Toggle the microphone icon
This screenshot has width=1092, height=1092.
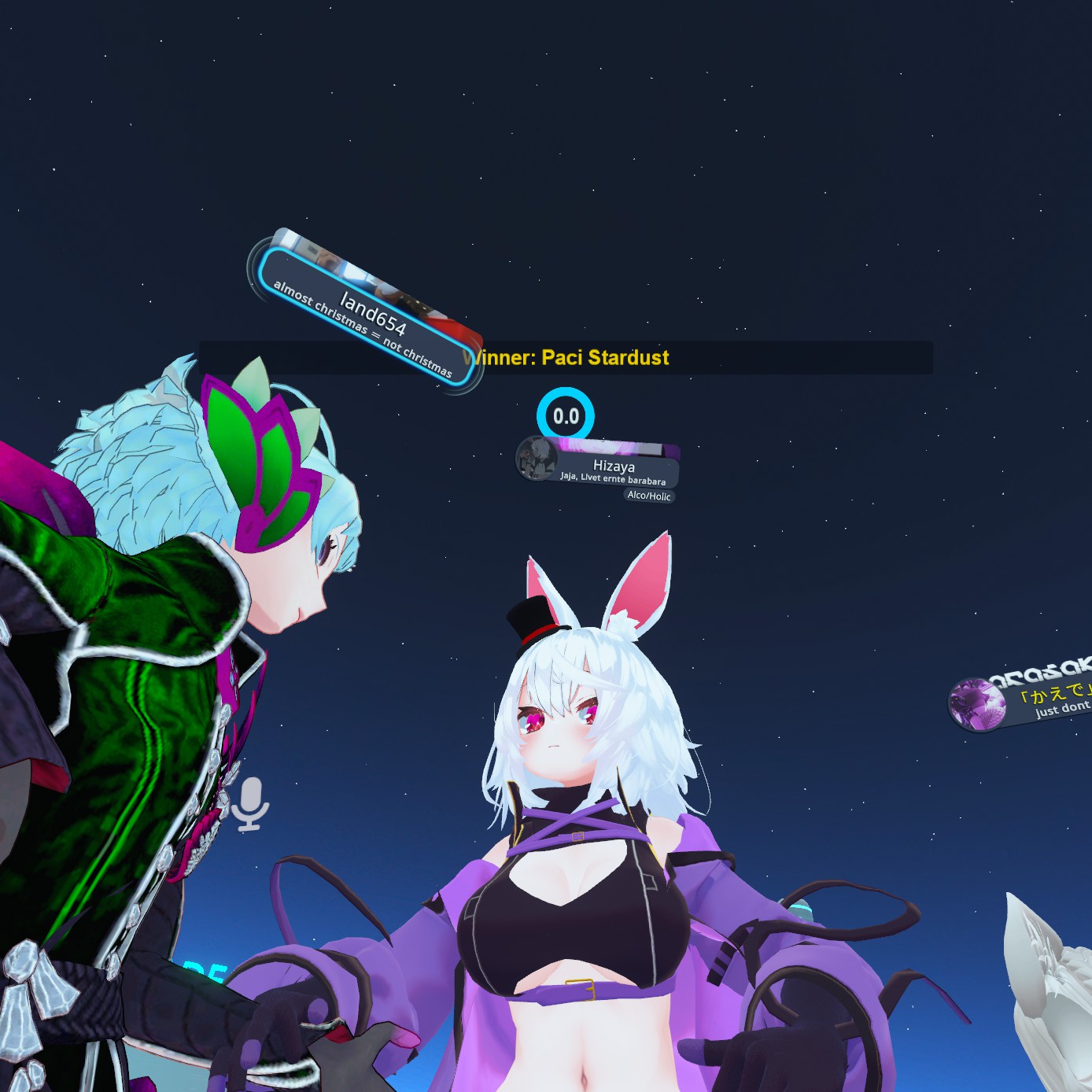pyautogui.click(x=250, y=803)
